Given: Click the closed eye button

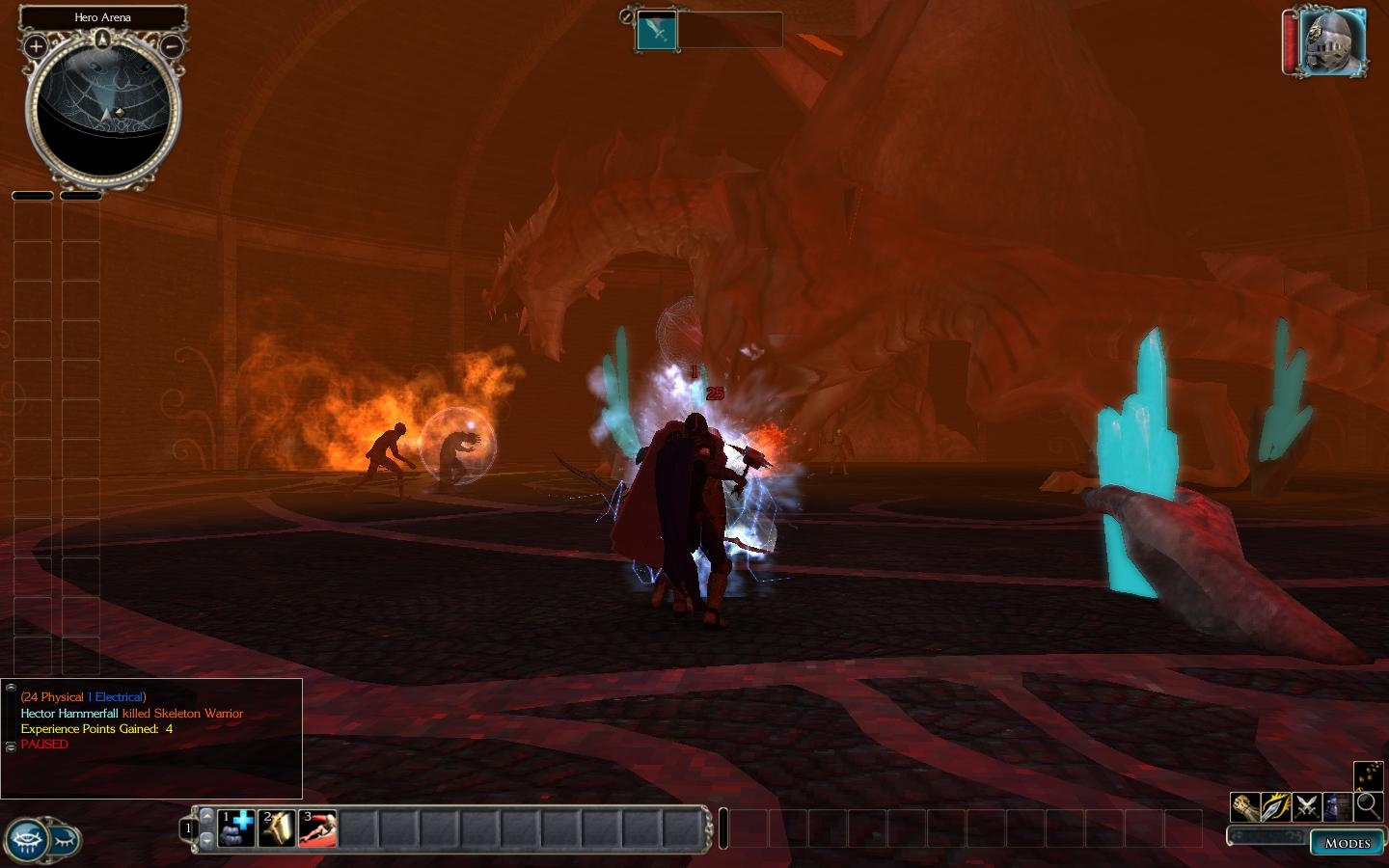Looking at the screenshot, I should pos(65,840).
